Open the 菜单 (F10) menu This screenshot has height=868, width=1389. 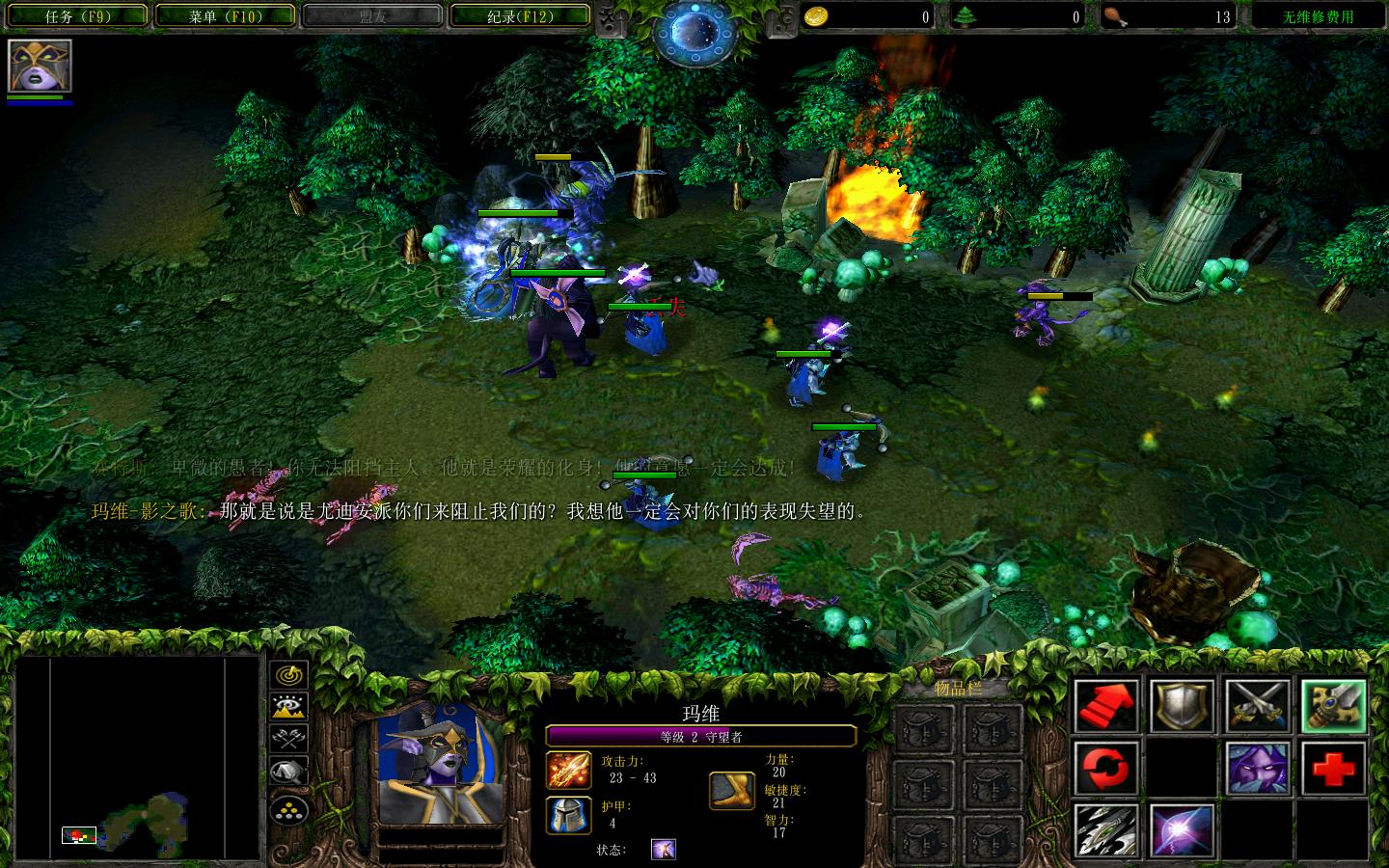point(224,15)
